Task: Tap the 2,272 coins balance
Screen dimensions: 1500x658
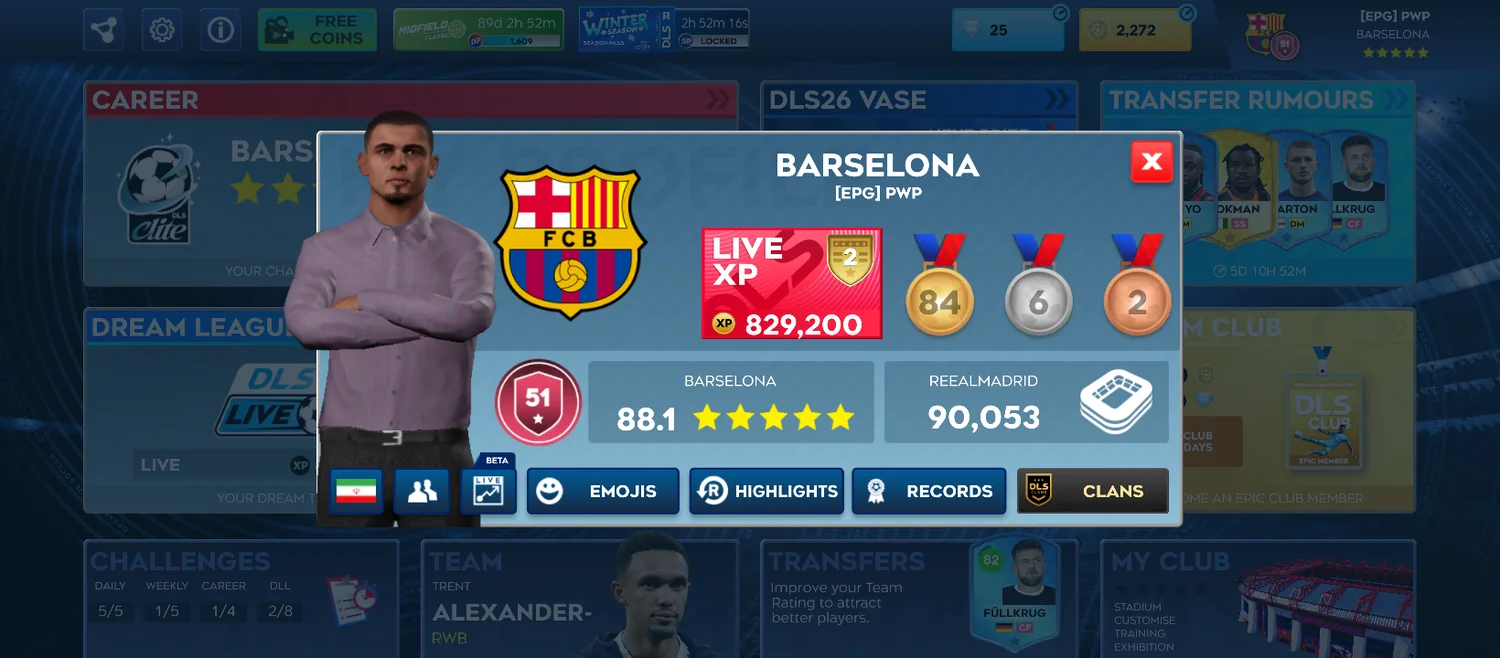Action: 1135,30
